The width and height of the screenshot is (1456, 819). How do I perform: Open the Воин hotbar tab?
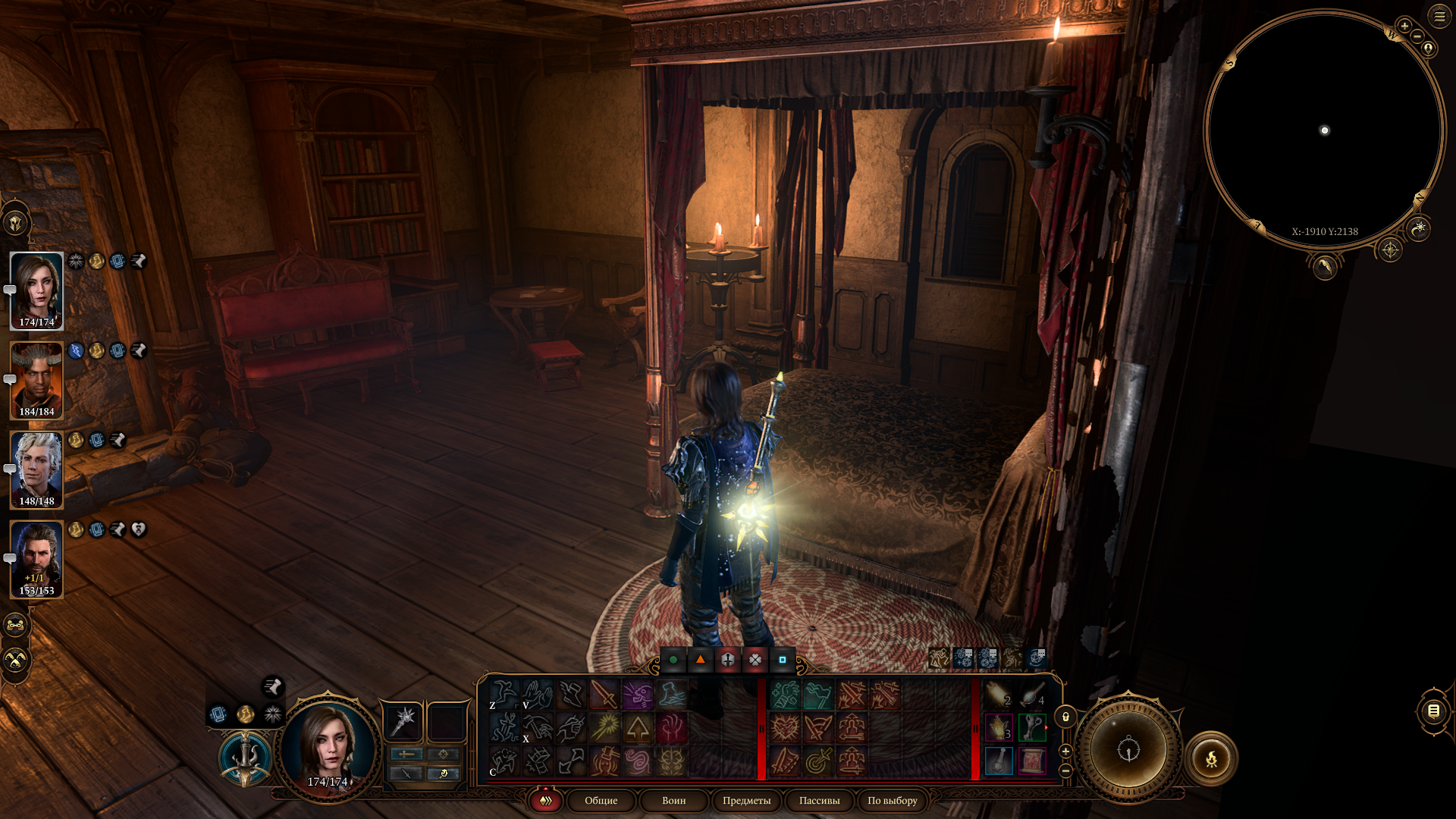click(x=673, y=800)
